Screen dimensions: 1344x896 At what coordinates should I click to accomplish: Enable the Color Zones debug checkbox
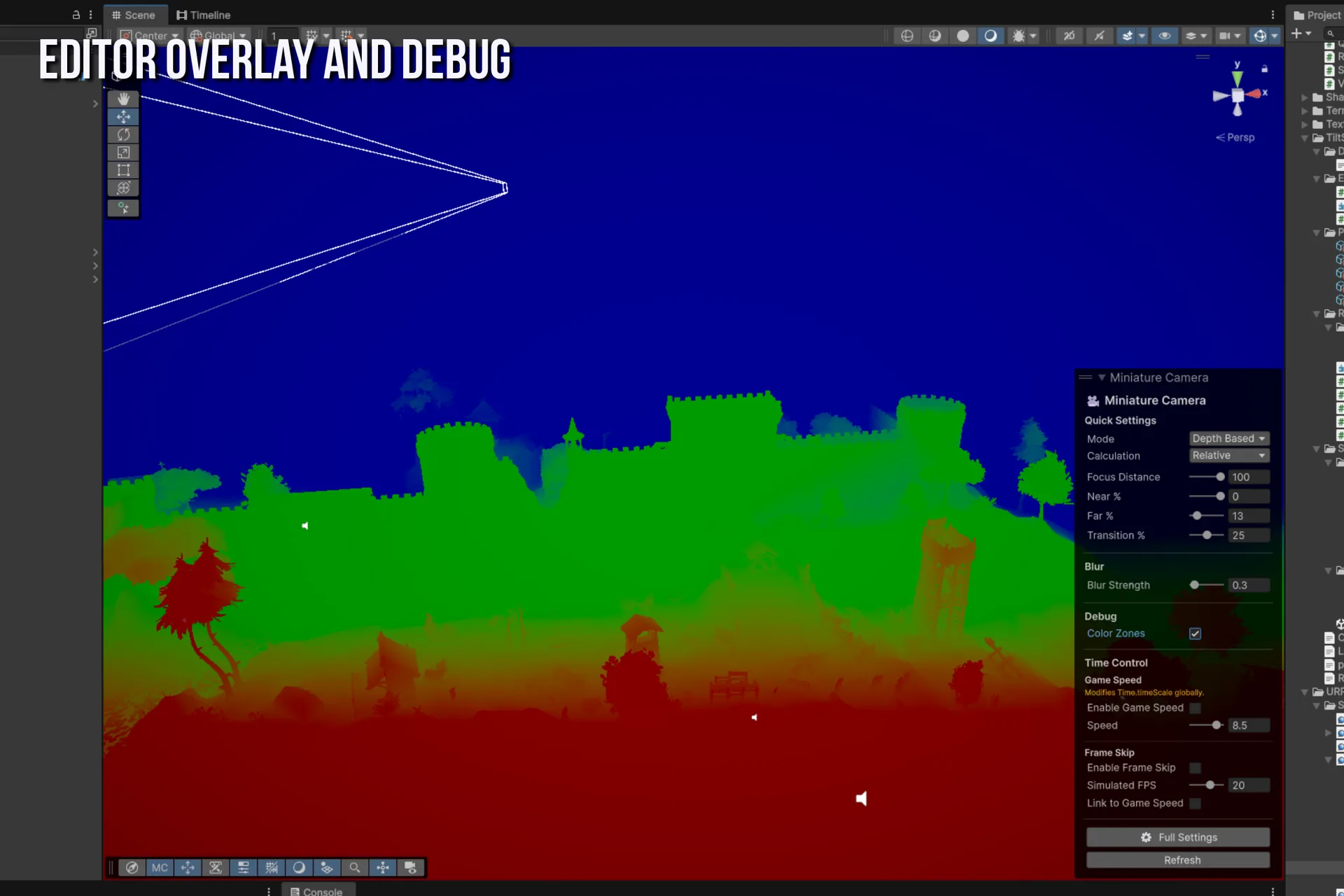(x=1195, y=633)
